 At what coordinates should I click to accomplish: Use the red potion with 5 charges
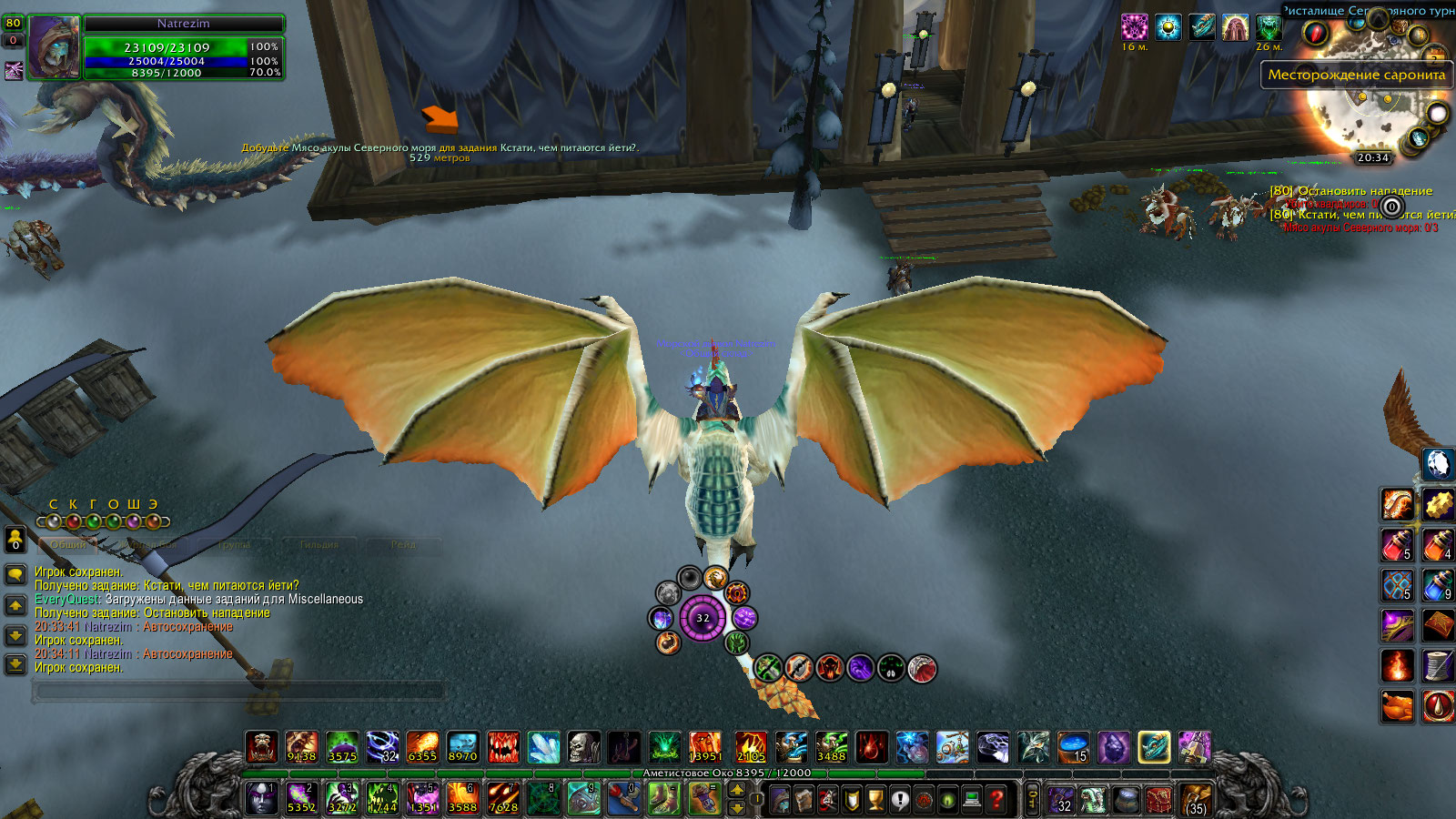[x=1398, y=545]
